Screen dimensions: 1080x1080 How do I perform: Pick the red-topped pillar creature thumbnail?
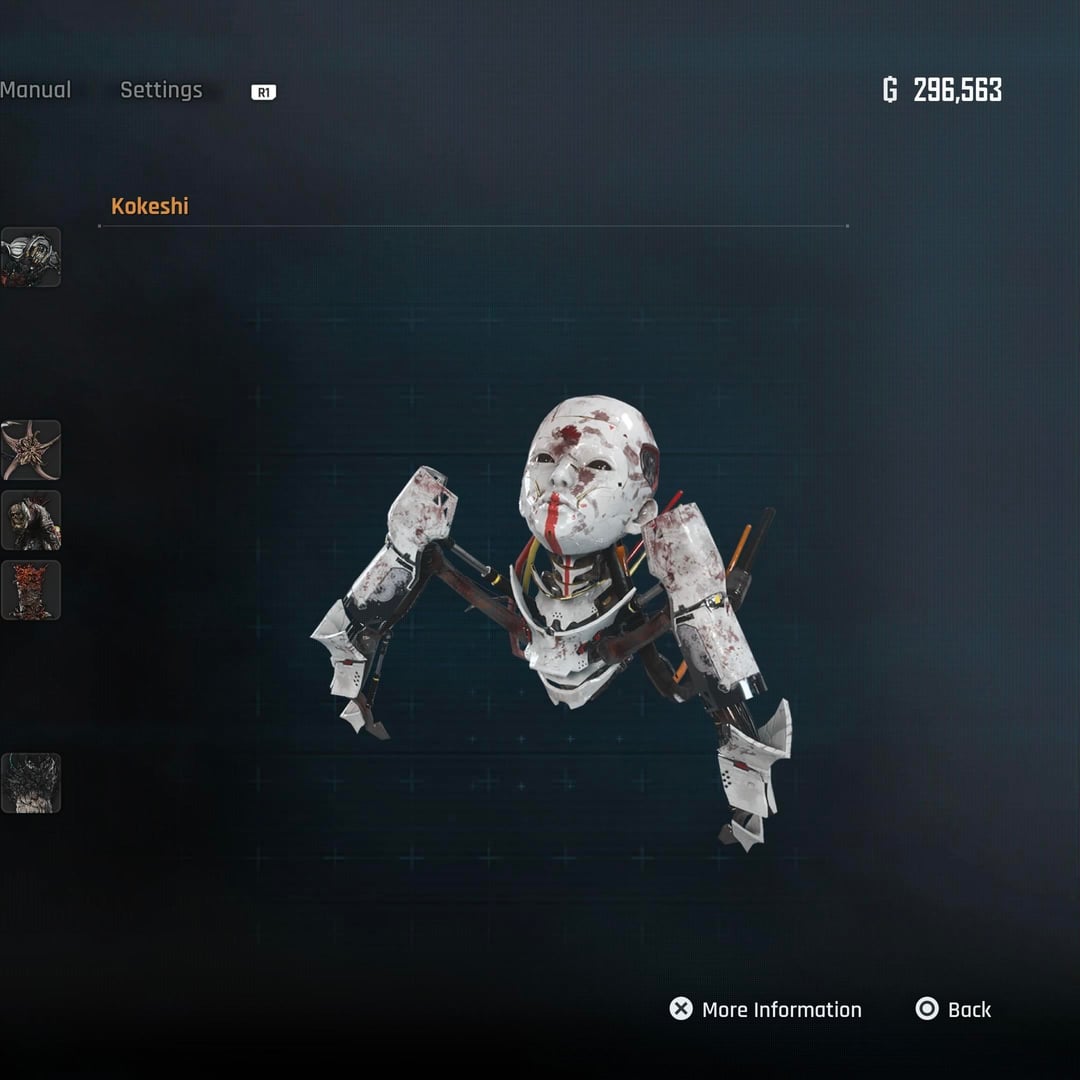[x=31, y=590]
